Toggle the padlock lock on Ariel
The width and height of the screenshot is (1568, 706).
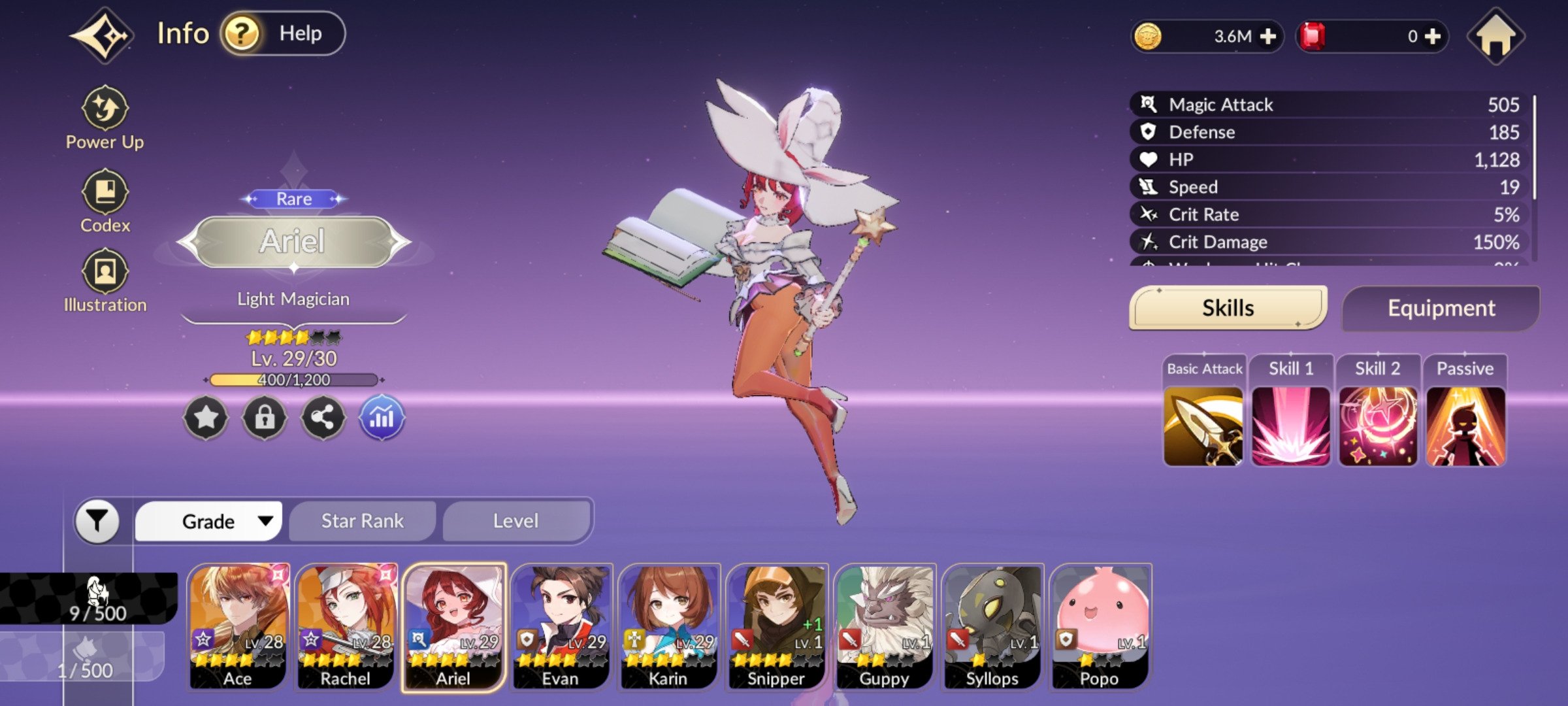(264, 417)
